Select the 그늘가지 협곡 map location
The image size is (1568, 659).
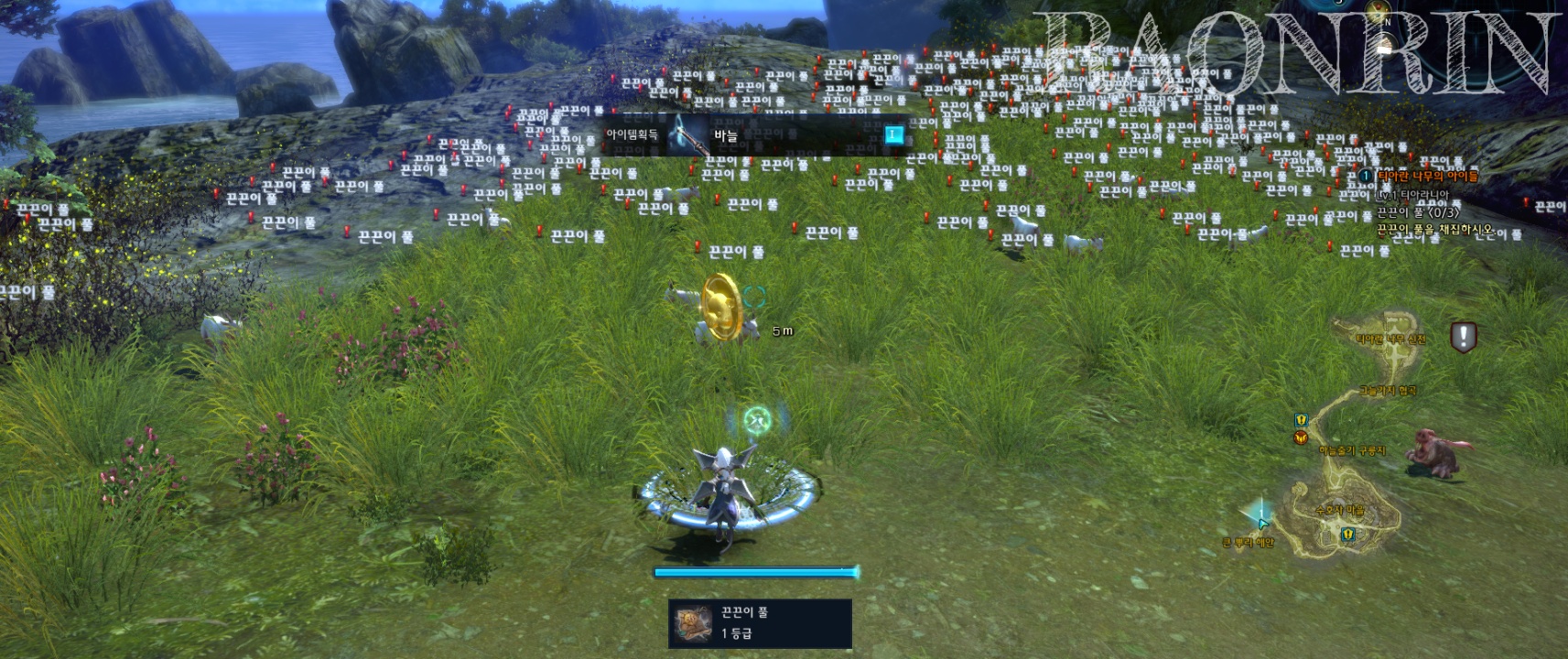[1388, 391]
